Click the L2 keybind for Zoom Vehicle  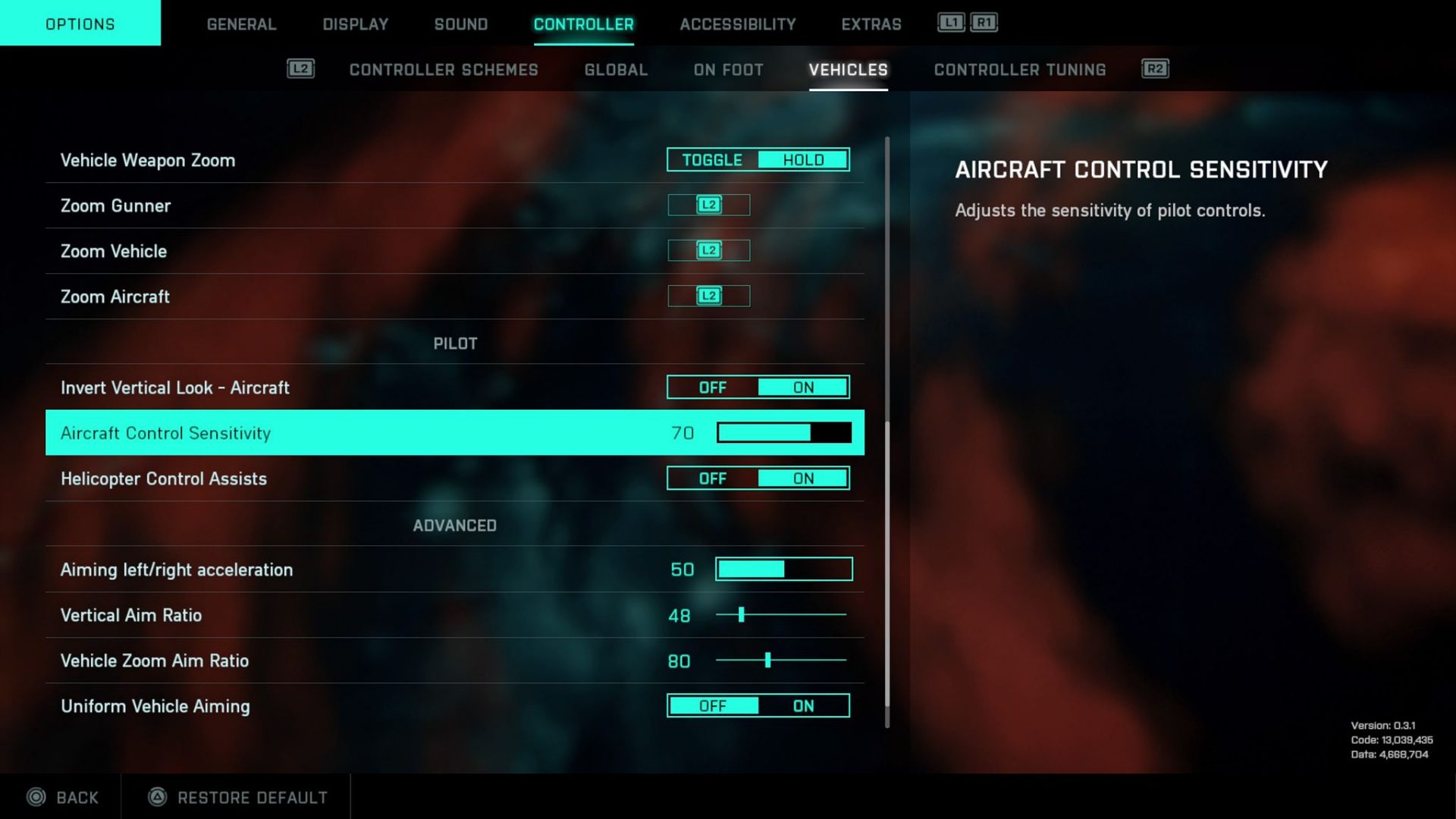click(x=708, y=250)
